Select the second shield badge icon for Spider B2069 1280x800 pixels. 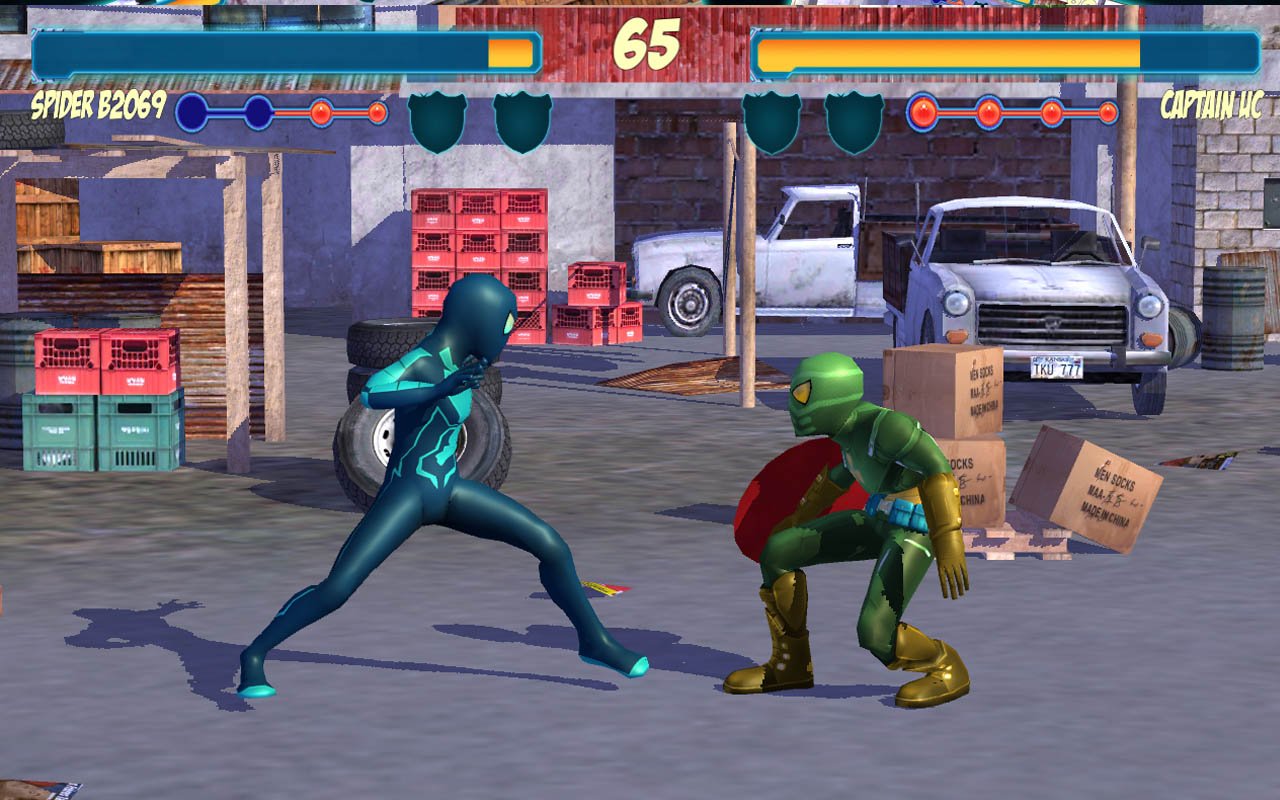click(x=520, y=117)
